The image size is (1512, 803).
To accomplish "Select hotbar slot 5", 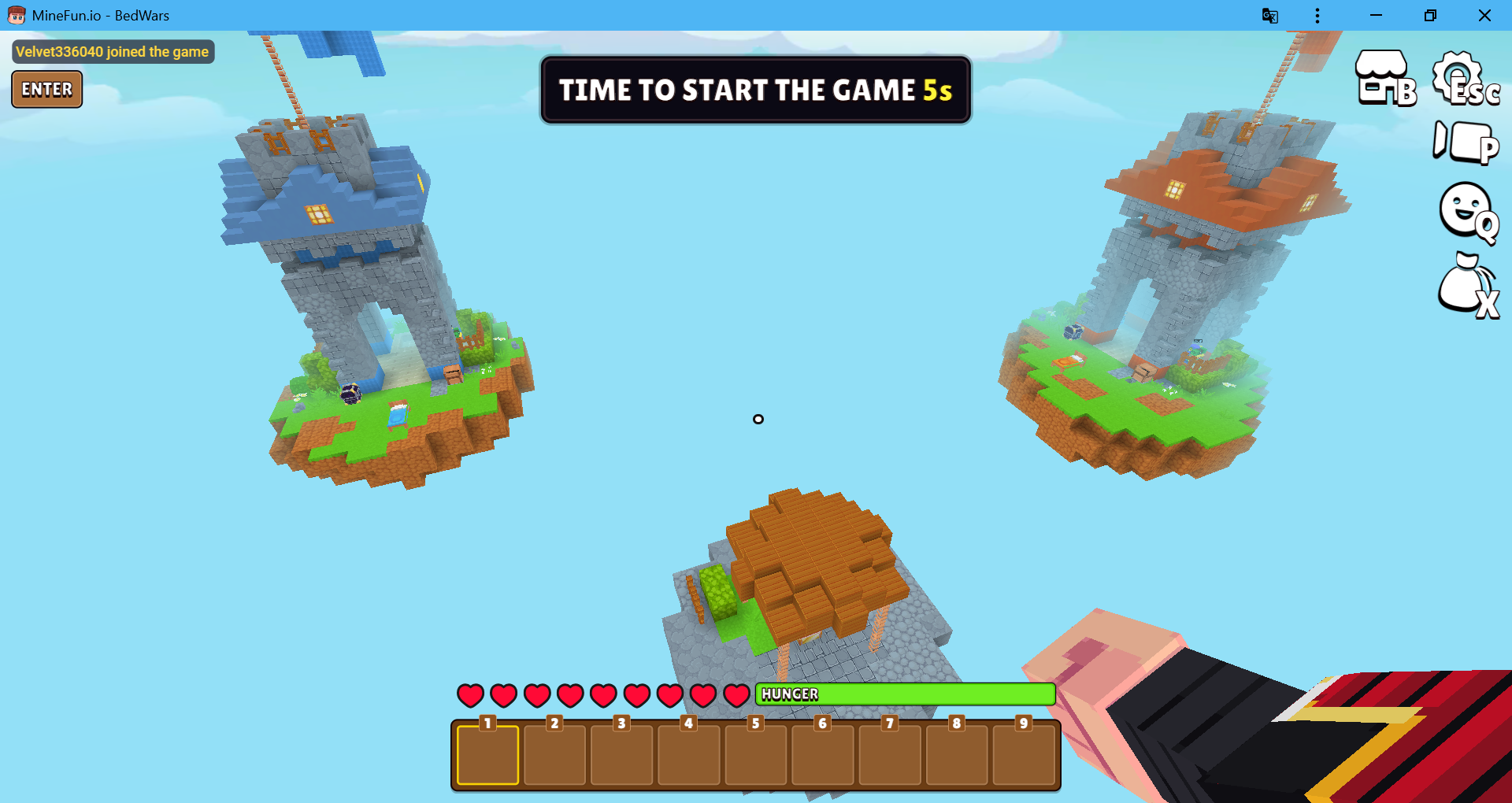I will 755,756.
